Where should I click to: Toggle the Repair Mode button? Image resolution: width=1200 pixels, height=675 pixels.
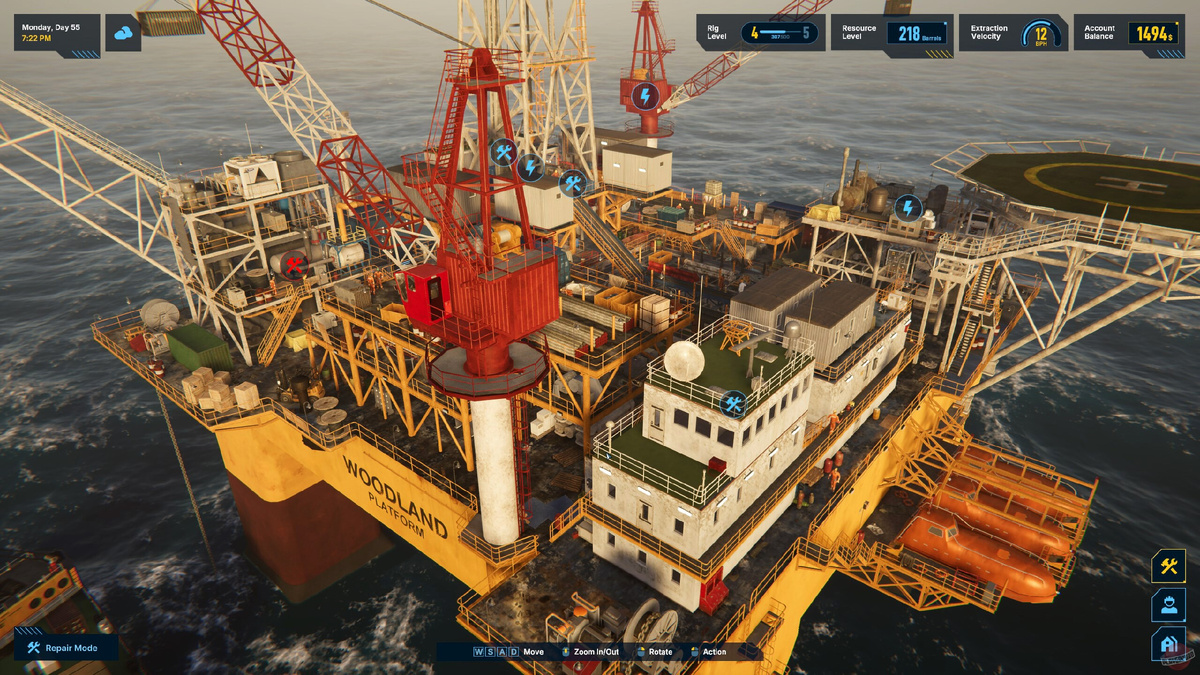tap(65, 648)
